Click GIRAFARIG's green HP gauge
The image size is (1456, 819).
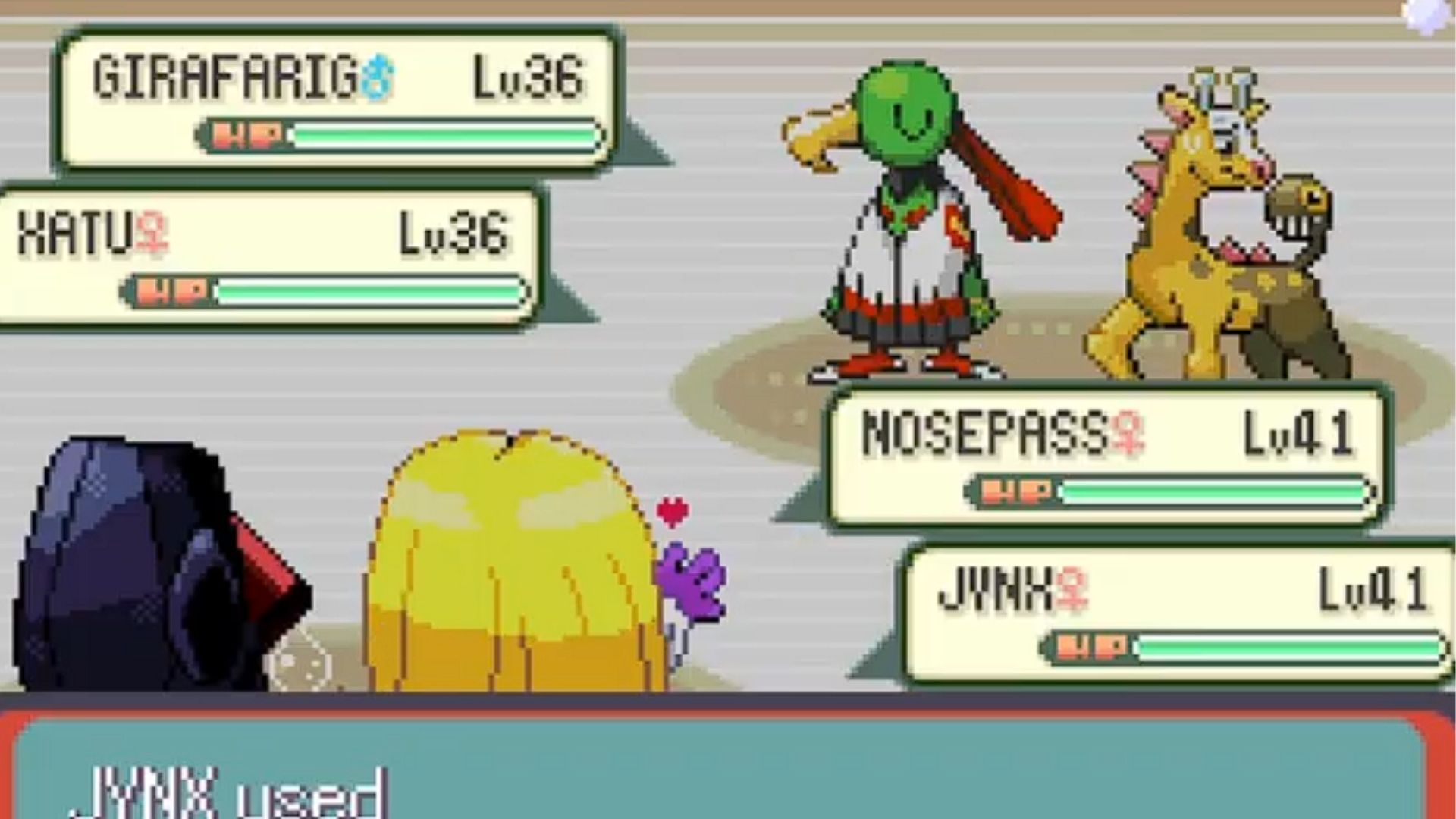click(x=440, y=135)
